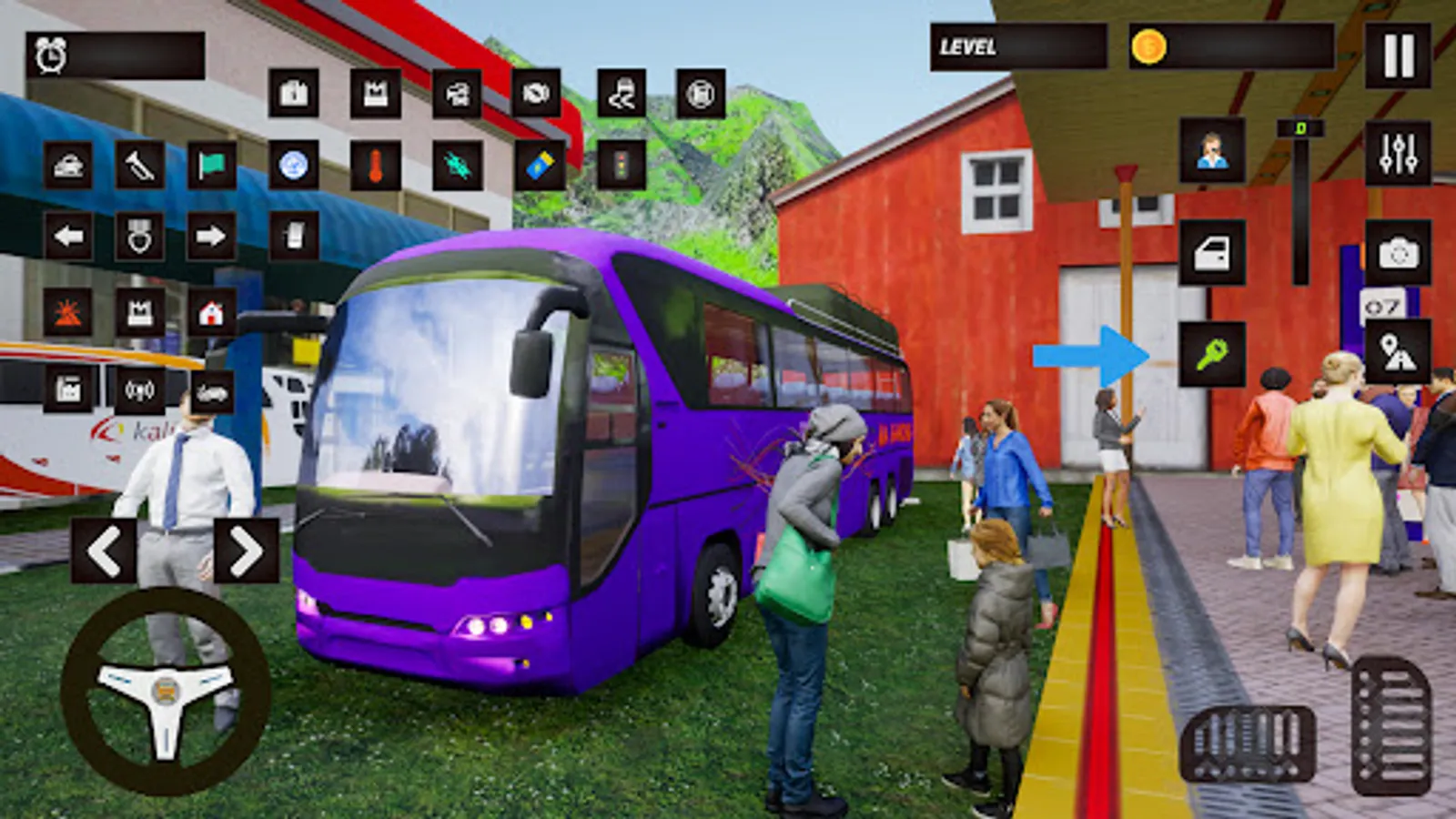Tap the headset operator icon
1456x819 pixels.
pos(1212,151)
